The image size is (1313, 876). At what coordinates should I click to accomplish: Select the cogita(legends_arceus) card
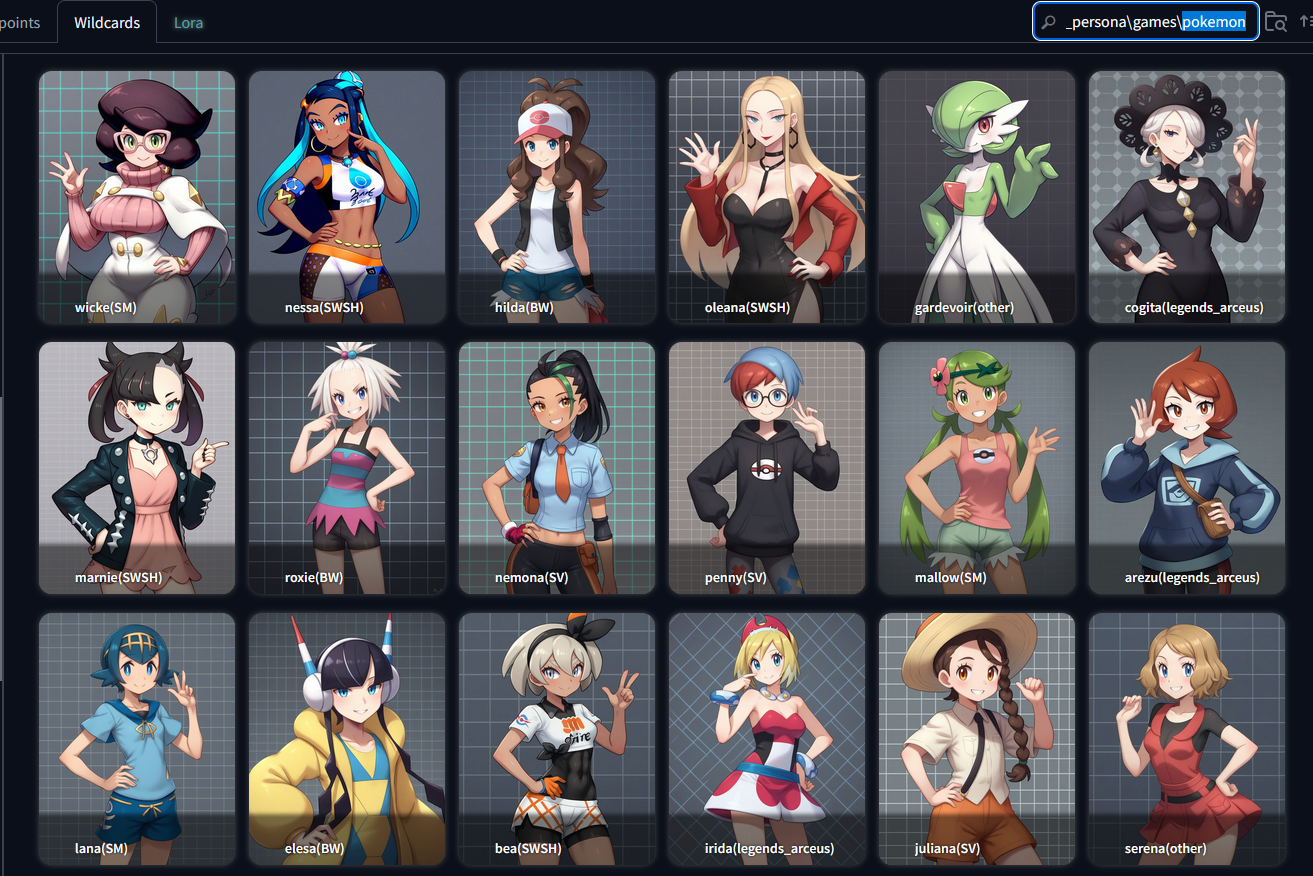click(x=1187, y=197)
